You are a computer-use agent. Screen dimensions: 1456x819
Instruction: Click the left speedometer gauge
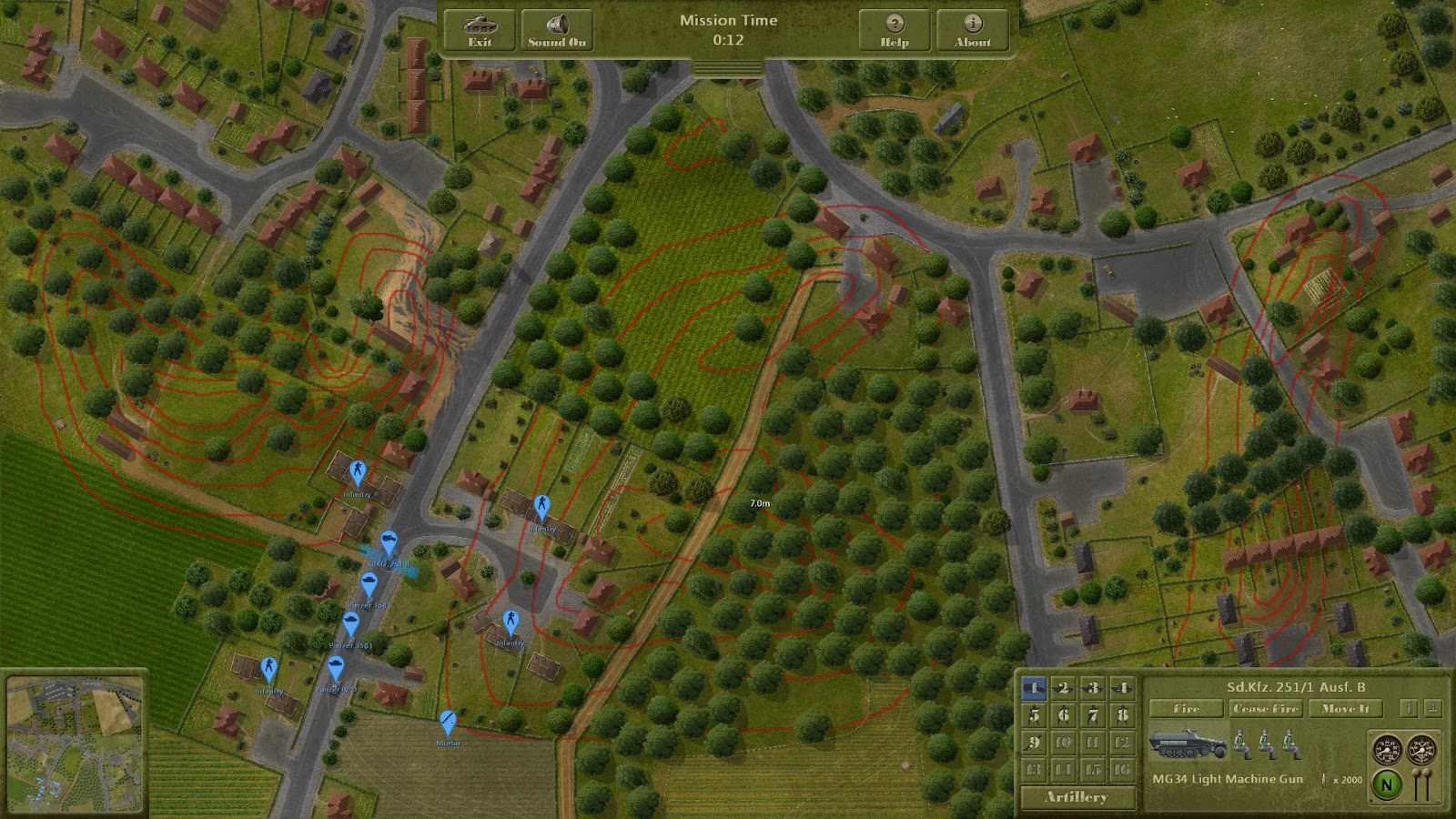1388,749
